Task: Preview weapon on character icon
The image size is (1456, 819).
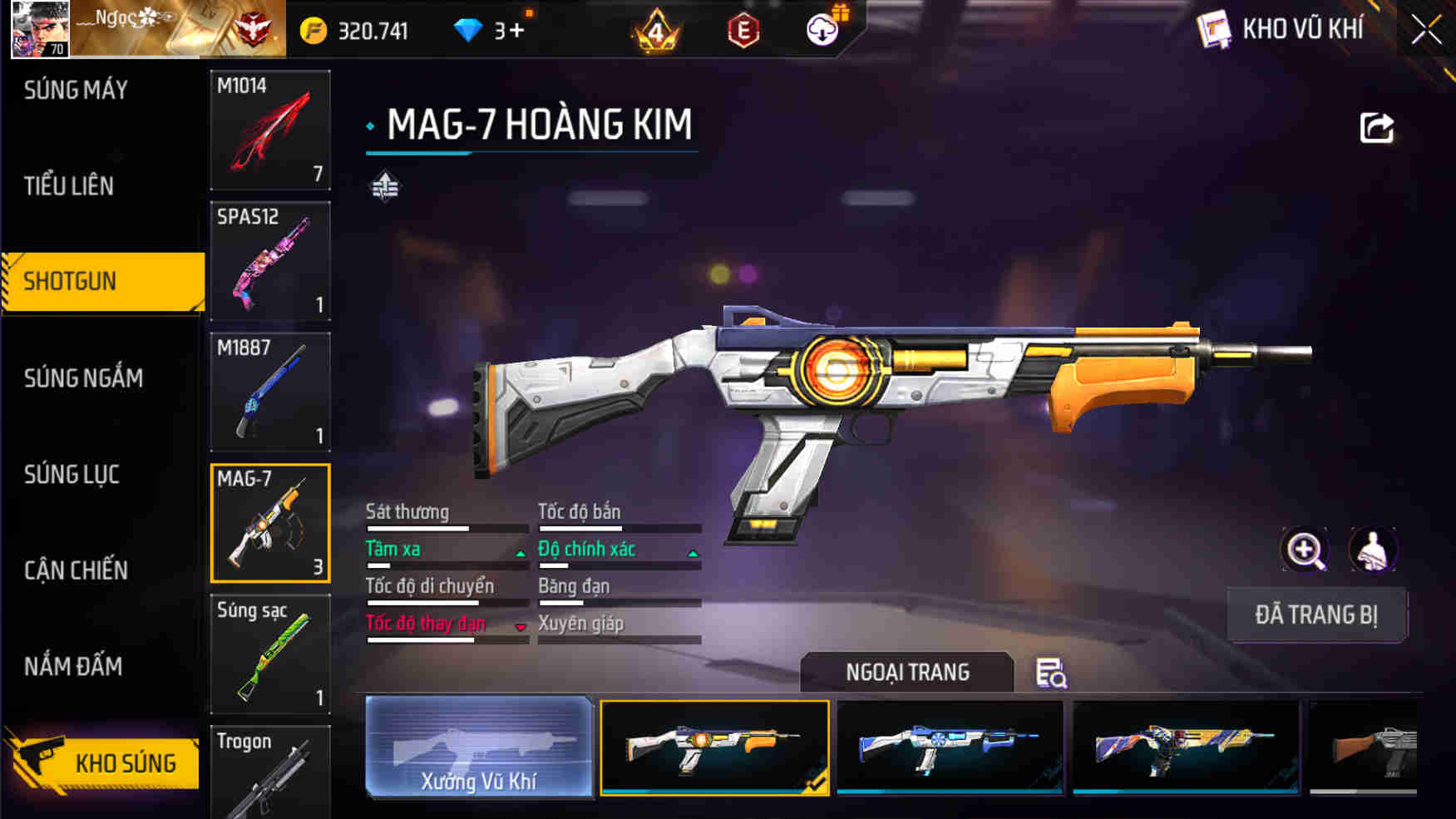Action: (1372, 550)
